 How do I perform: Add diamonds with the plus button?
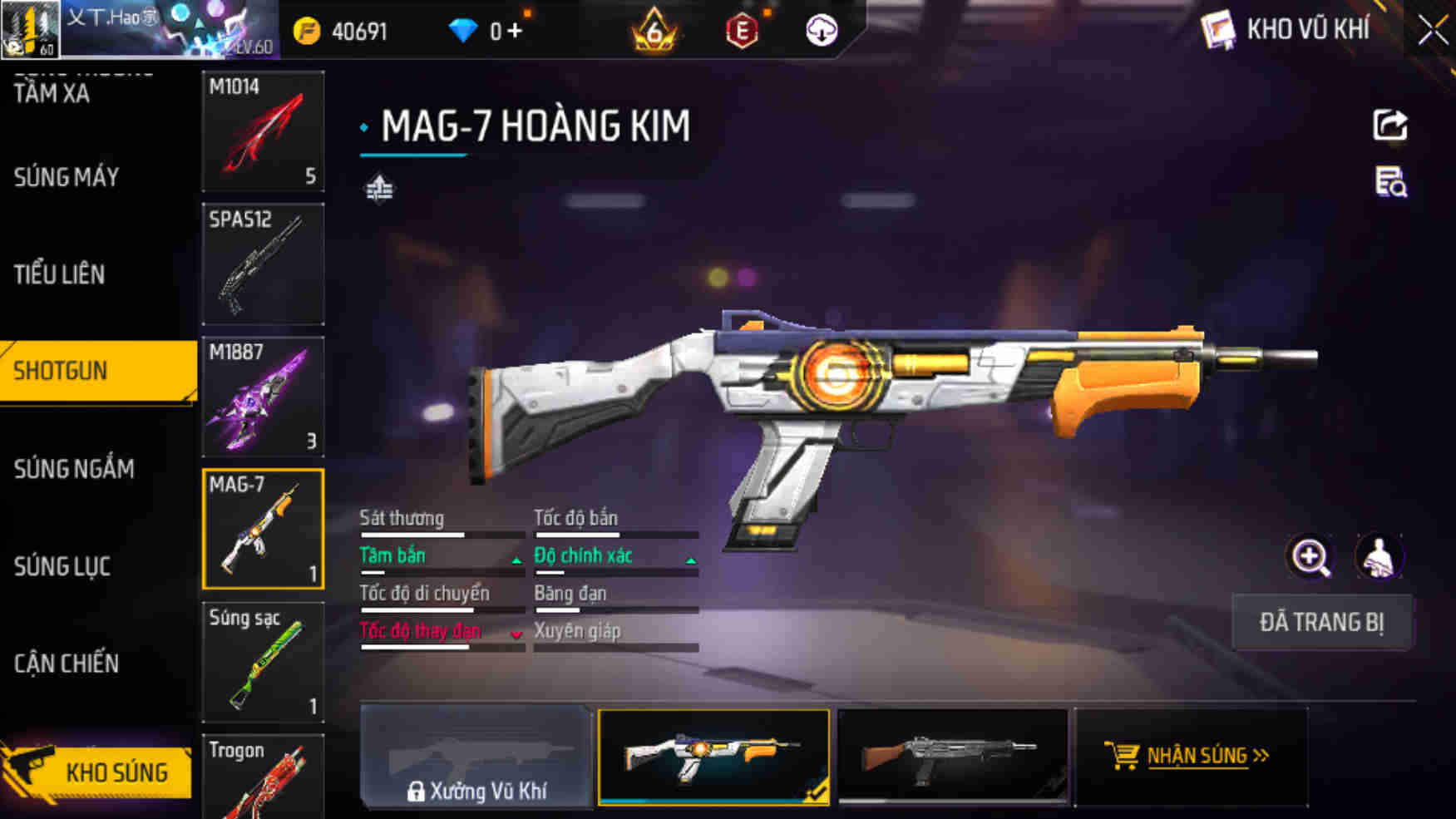[516, 32]
